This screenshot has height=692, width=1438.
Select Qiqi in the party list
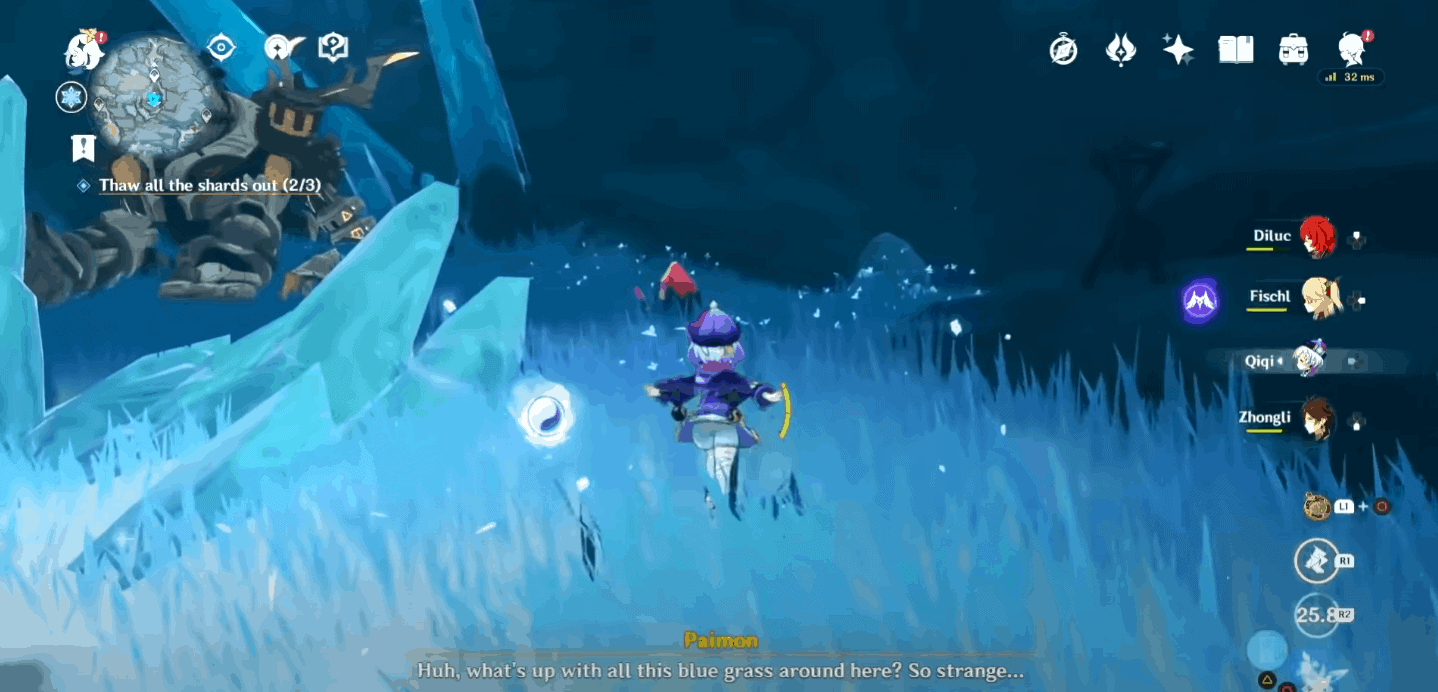(1307, 360)
